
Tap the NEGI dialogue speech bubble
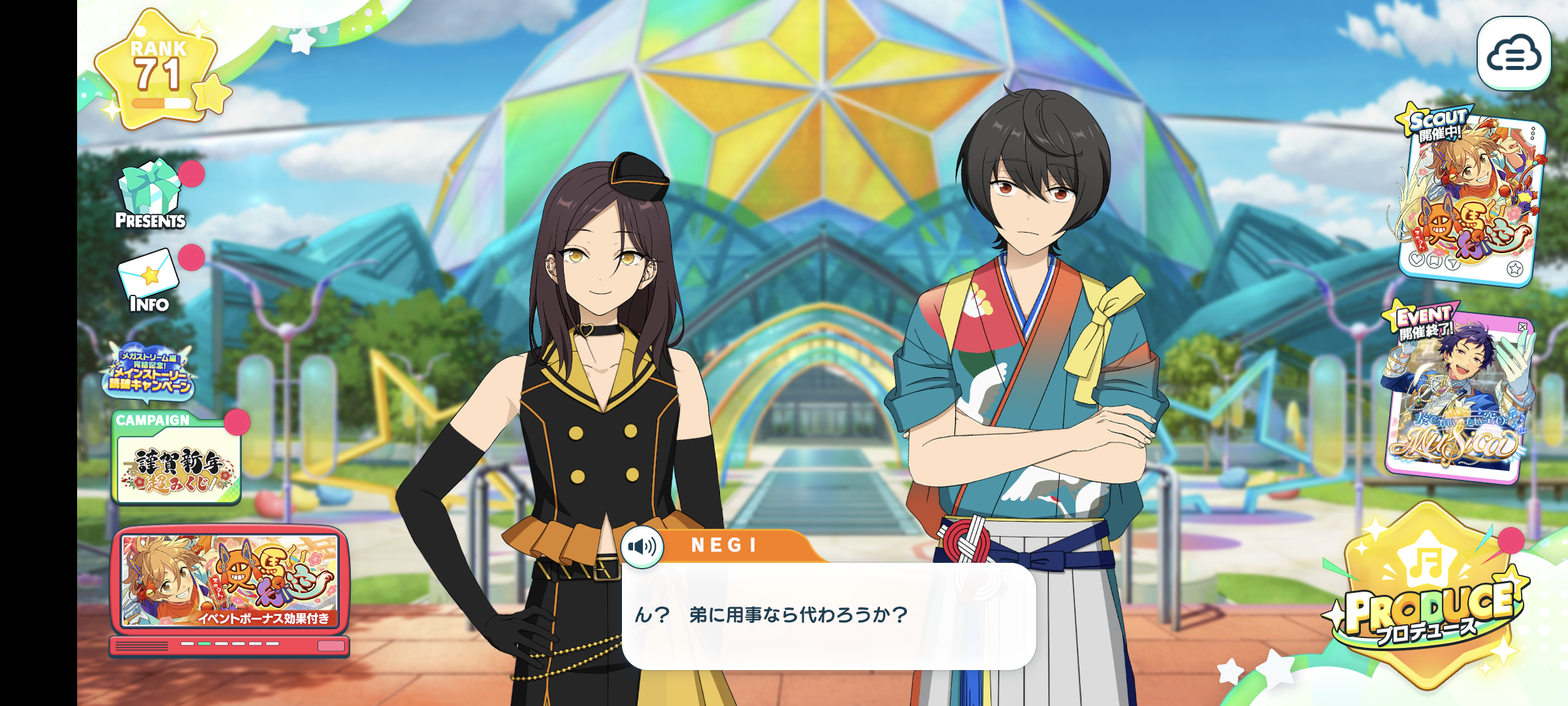coord(828,615)
